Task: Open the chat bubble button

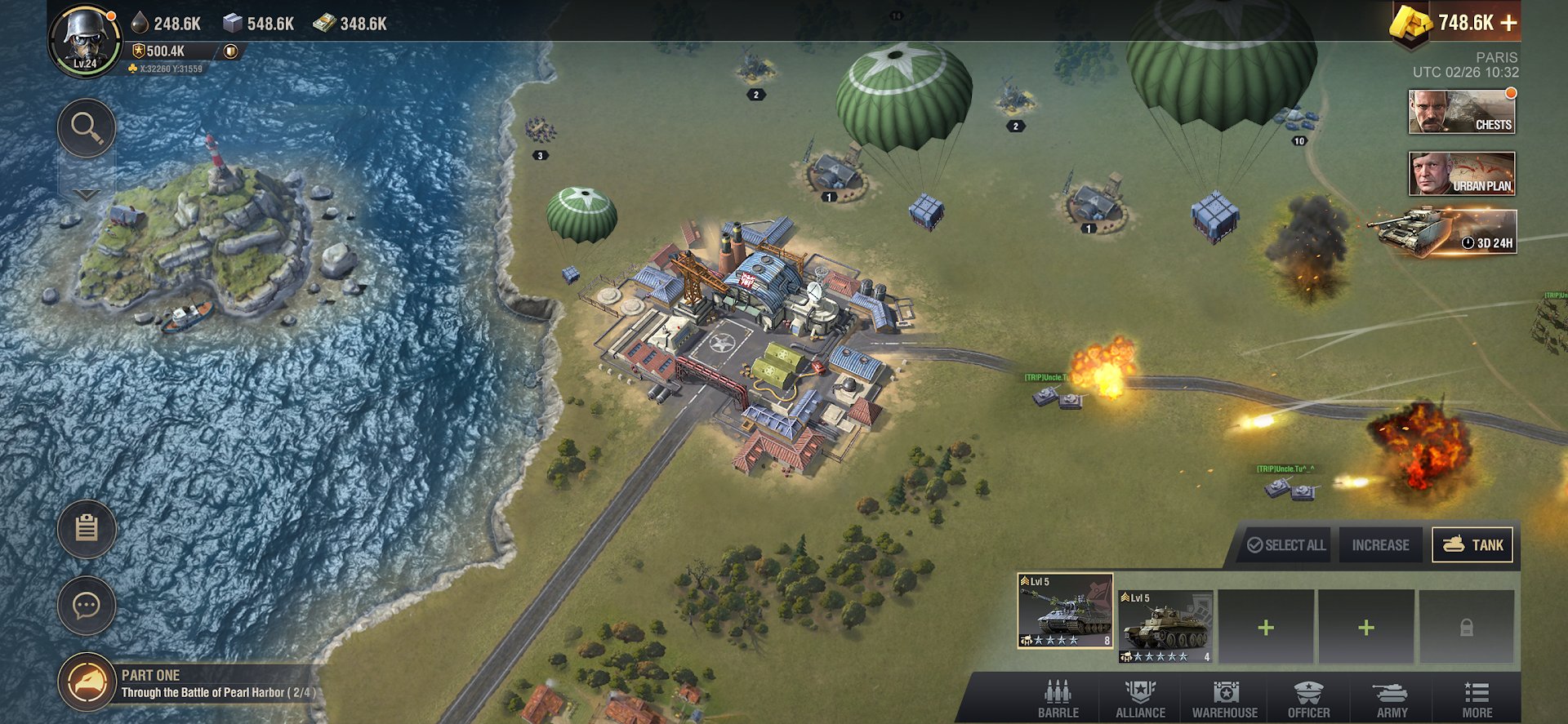Action: tap(87, 606)
